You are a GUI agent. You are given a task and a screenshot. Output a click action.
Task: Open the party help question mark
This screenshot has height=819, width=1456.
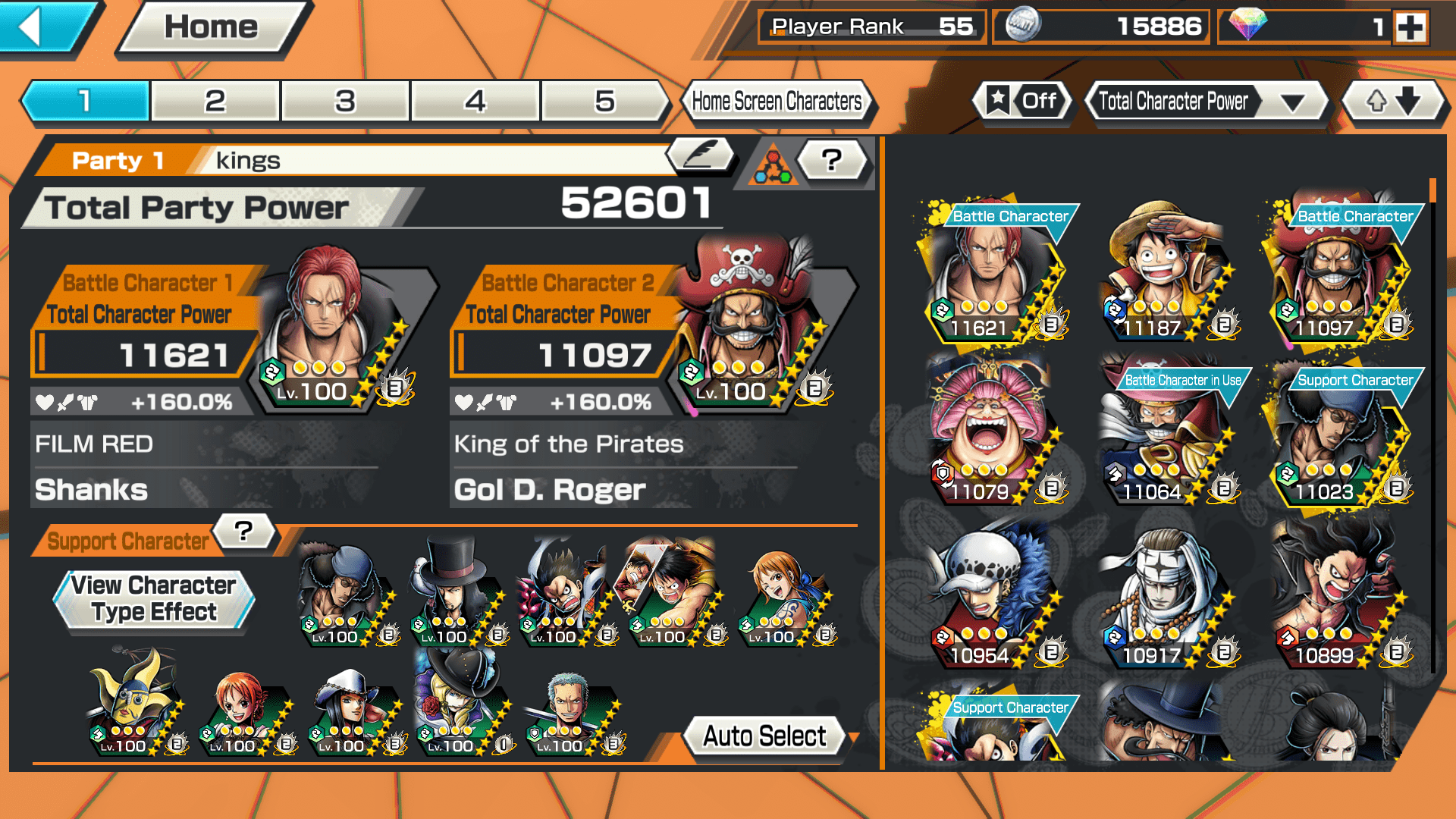(832, 160)
